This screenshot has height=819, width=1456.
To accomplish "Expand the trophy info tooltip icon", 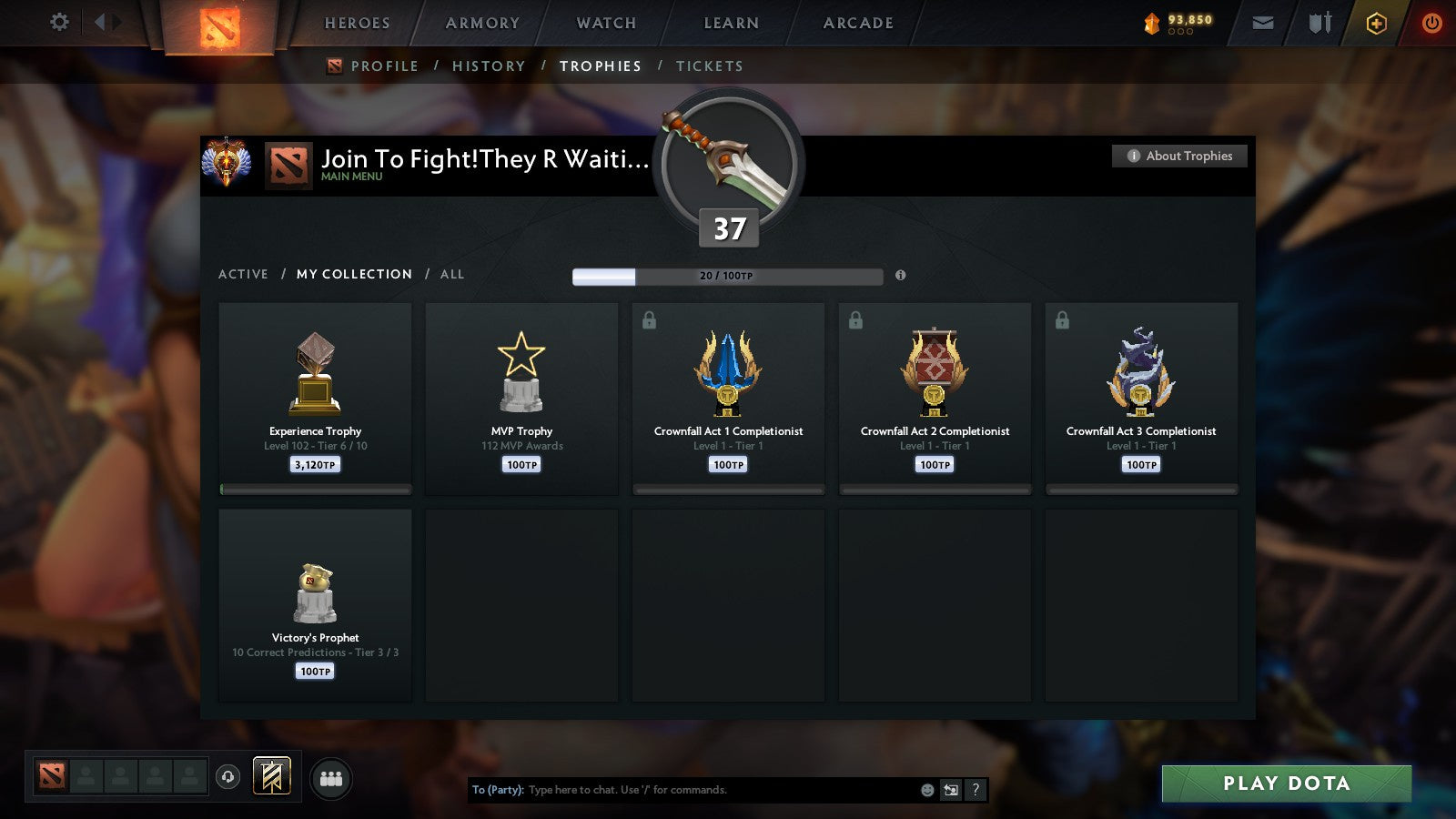I will click(901, 275).
